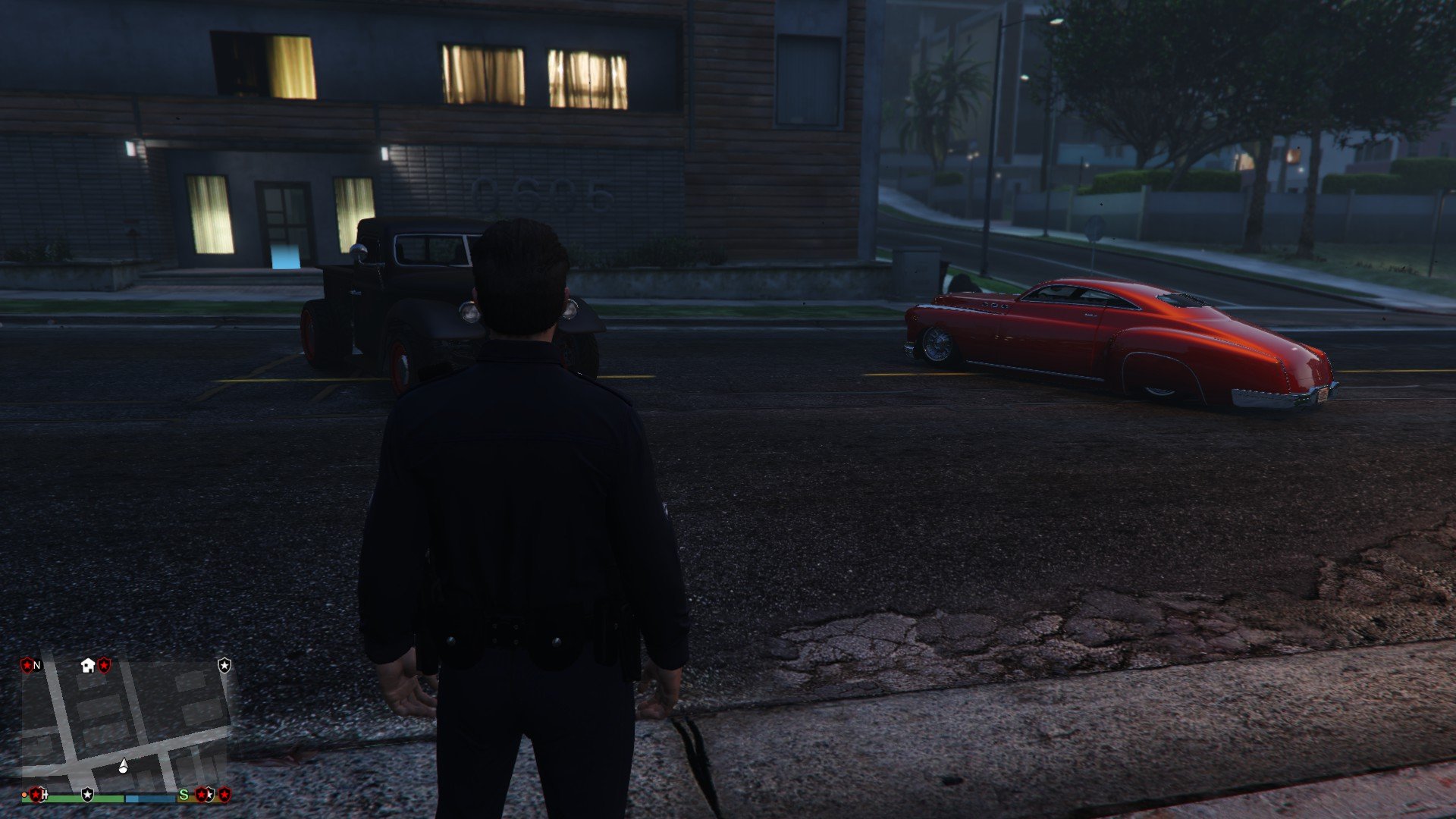Select the white player arrow on the minimap
The width and height of the screenshot is (1456, 819).
point(124,766)
